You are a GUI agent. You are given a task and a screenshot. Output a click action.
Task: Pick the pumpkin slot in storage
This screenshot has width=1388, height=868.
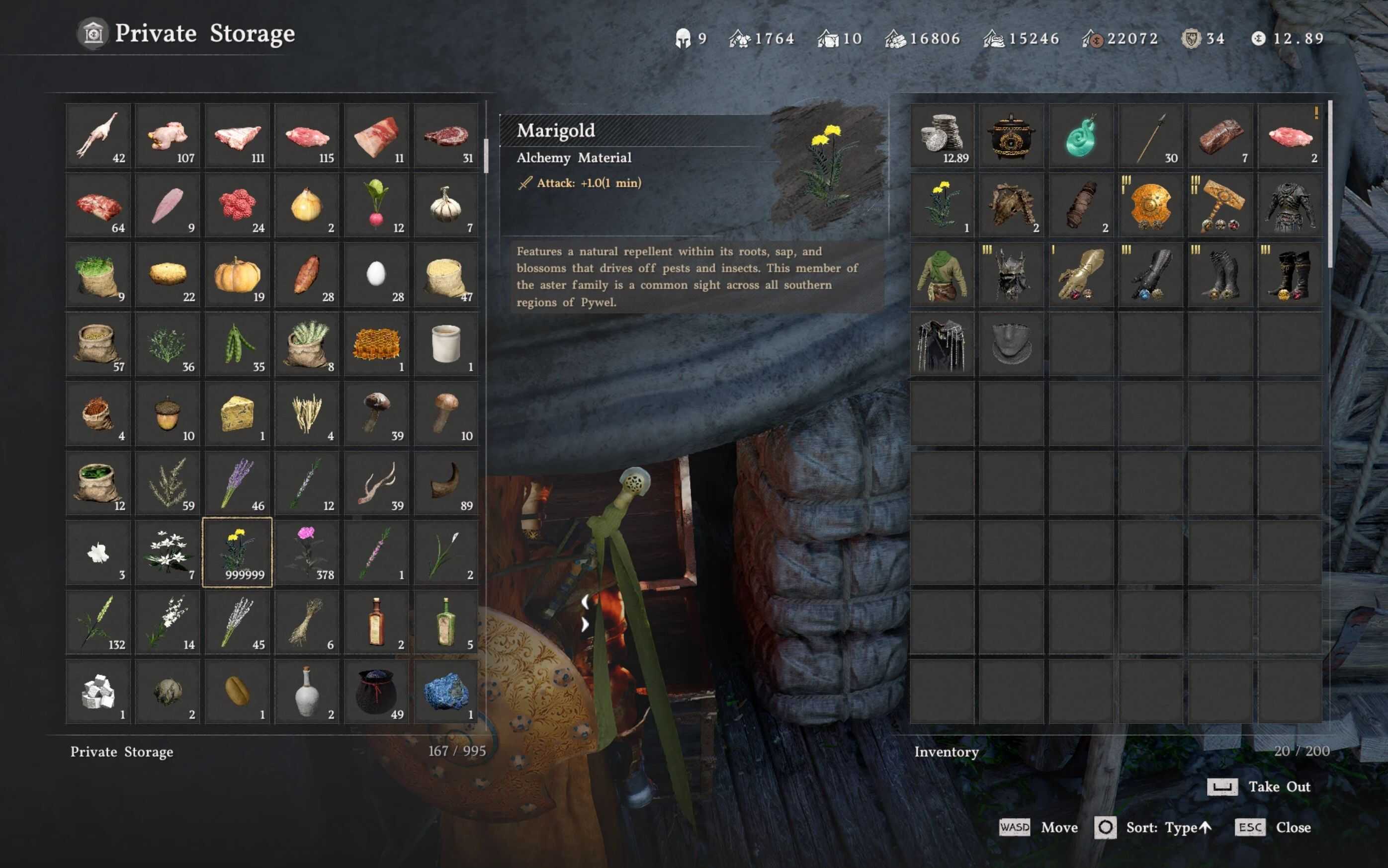237,275
